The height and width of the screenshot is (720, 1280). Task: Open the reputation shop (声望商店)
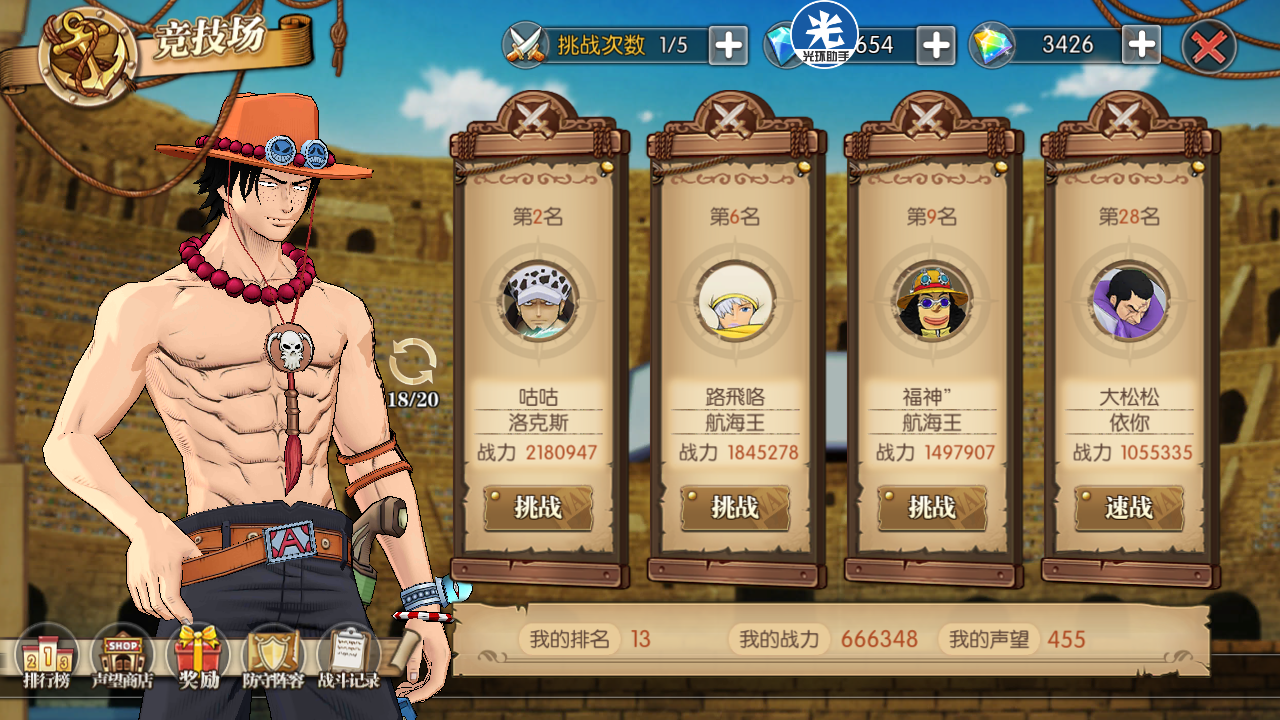(122, 657)
